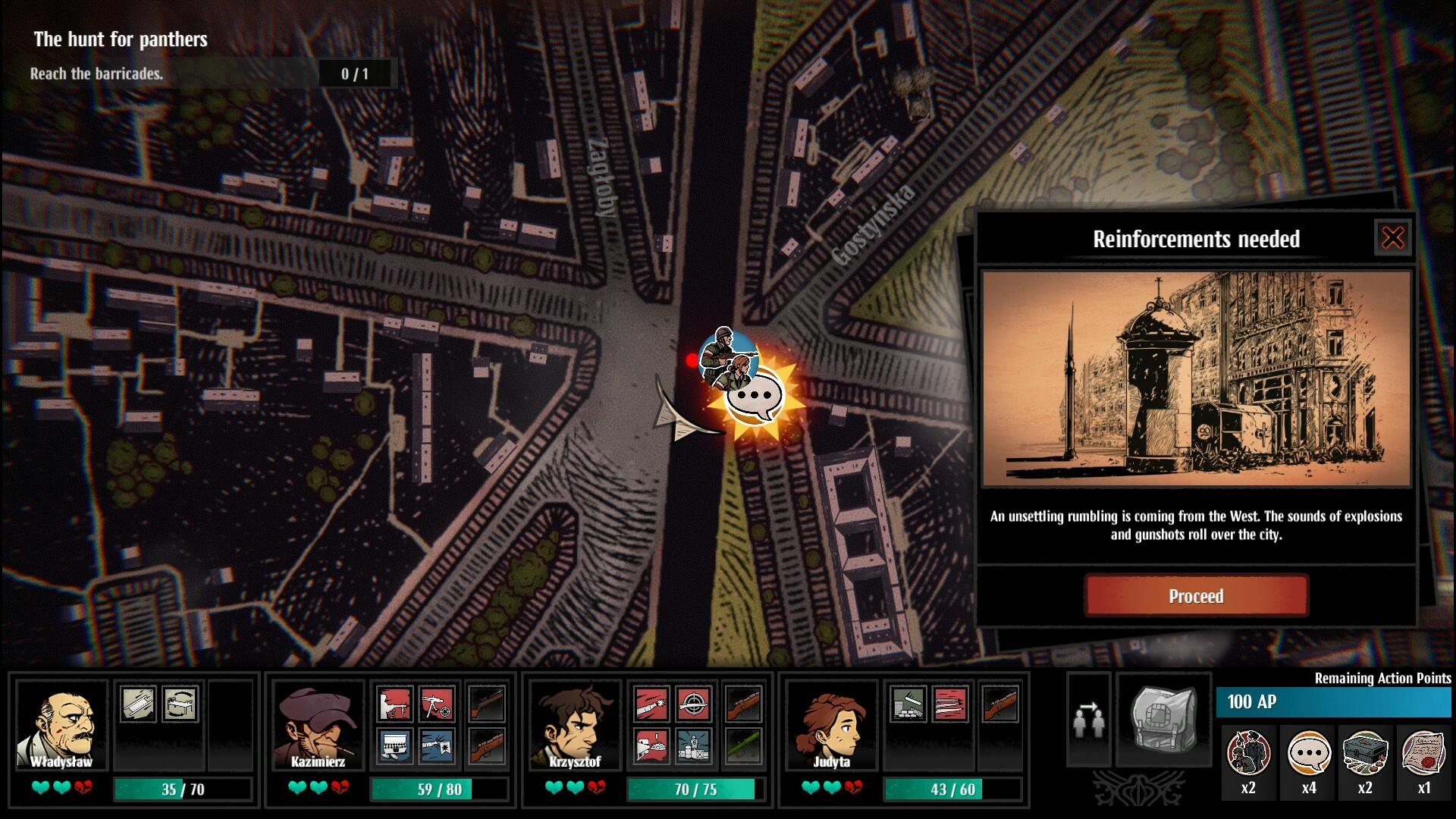Select Judyta's barricade building skill icon
The width and height of the screenshot is (1456, 819).
[x=908, y=704]
